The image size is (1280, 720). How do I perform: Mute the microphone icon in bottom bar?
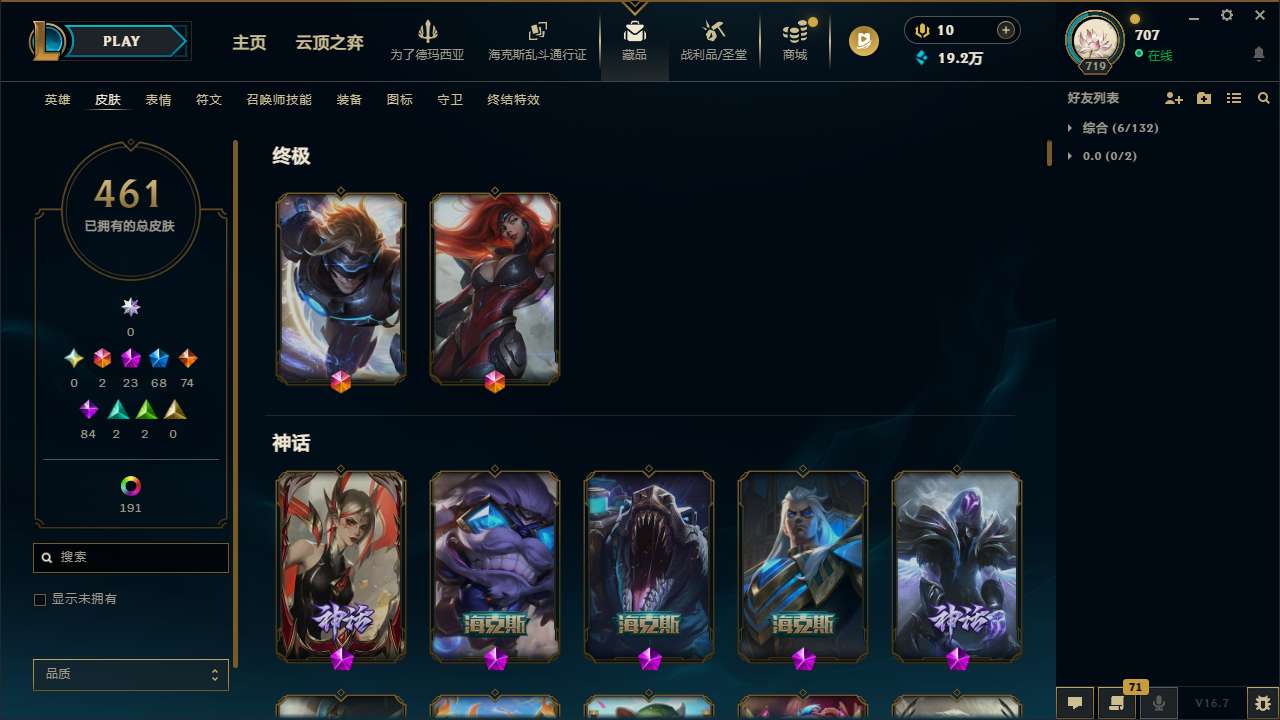pos(1159,703)
